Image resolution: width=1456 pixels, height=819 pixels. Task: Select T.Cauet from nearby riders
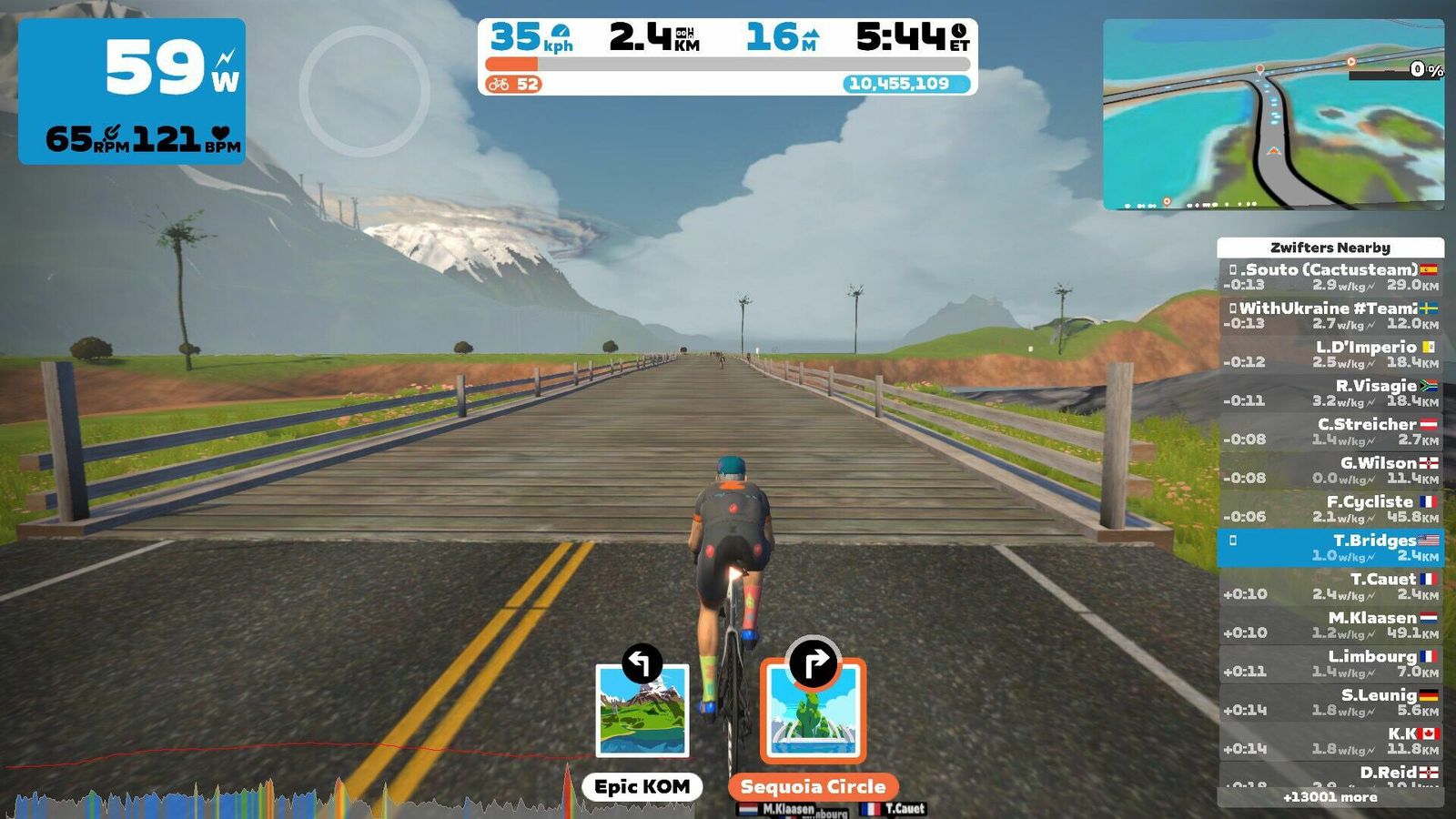click(x=1330, y=586)
